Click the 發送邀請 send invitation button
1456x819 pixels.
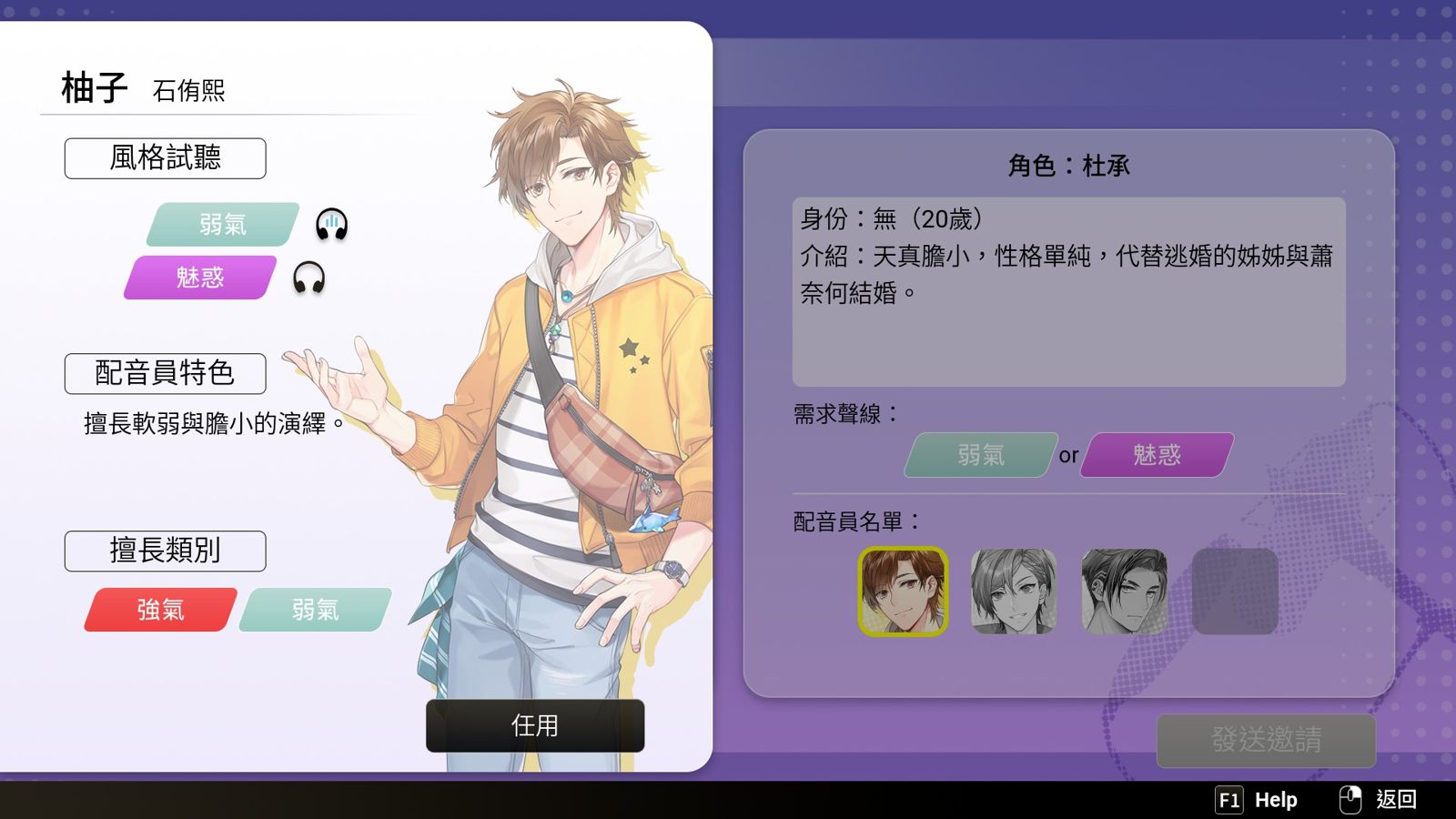[1266, 740]
